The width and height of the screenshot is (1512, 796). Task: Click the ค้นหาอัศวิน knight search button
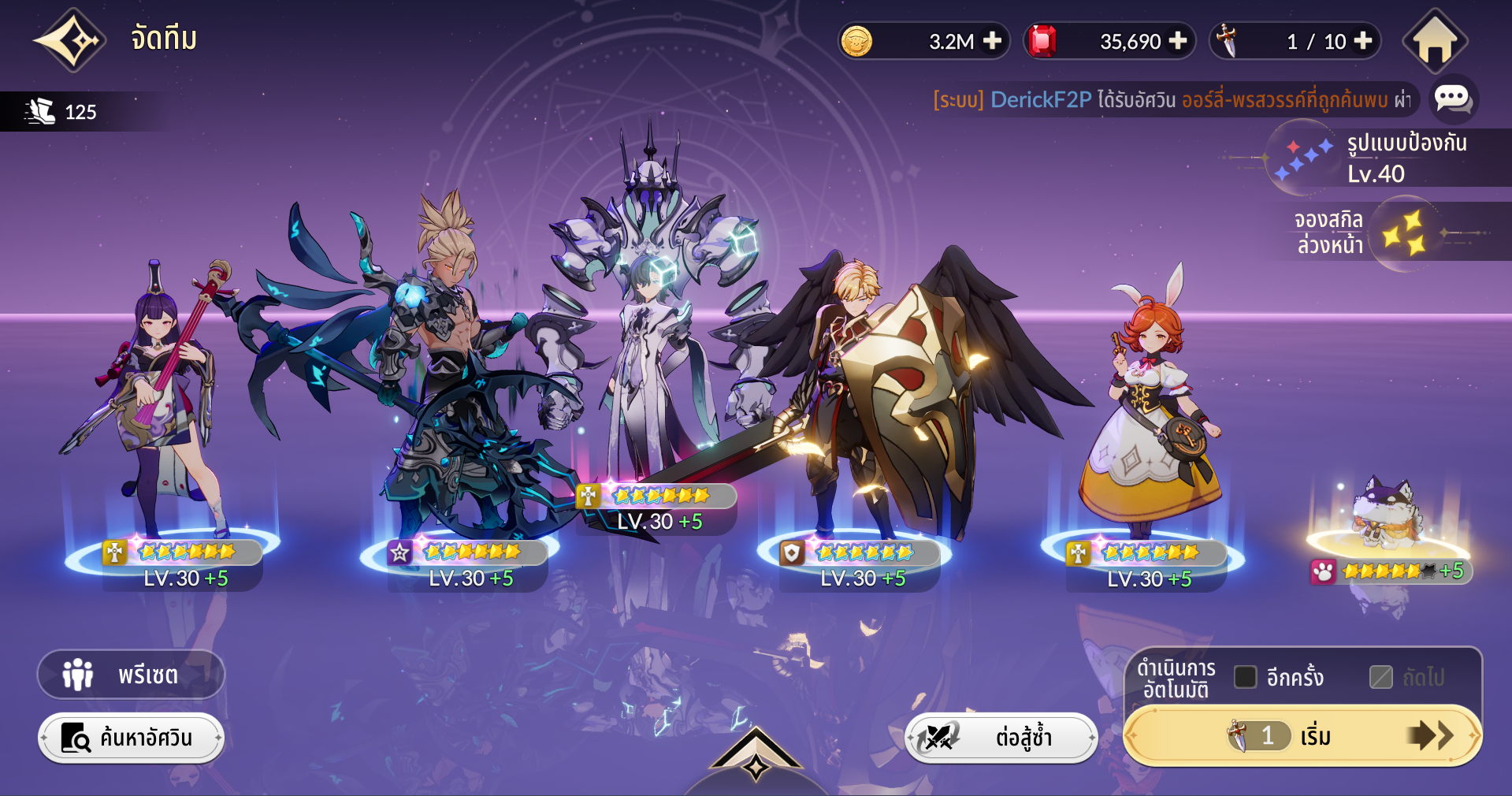click(x=131, y=738)
